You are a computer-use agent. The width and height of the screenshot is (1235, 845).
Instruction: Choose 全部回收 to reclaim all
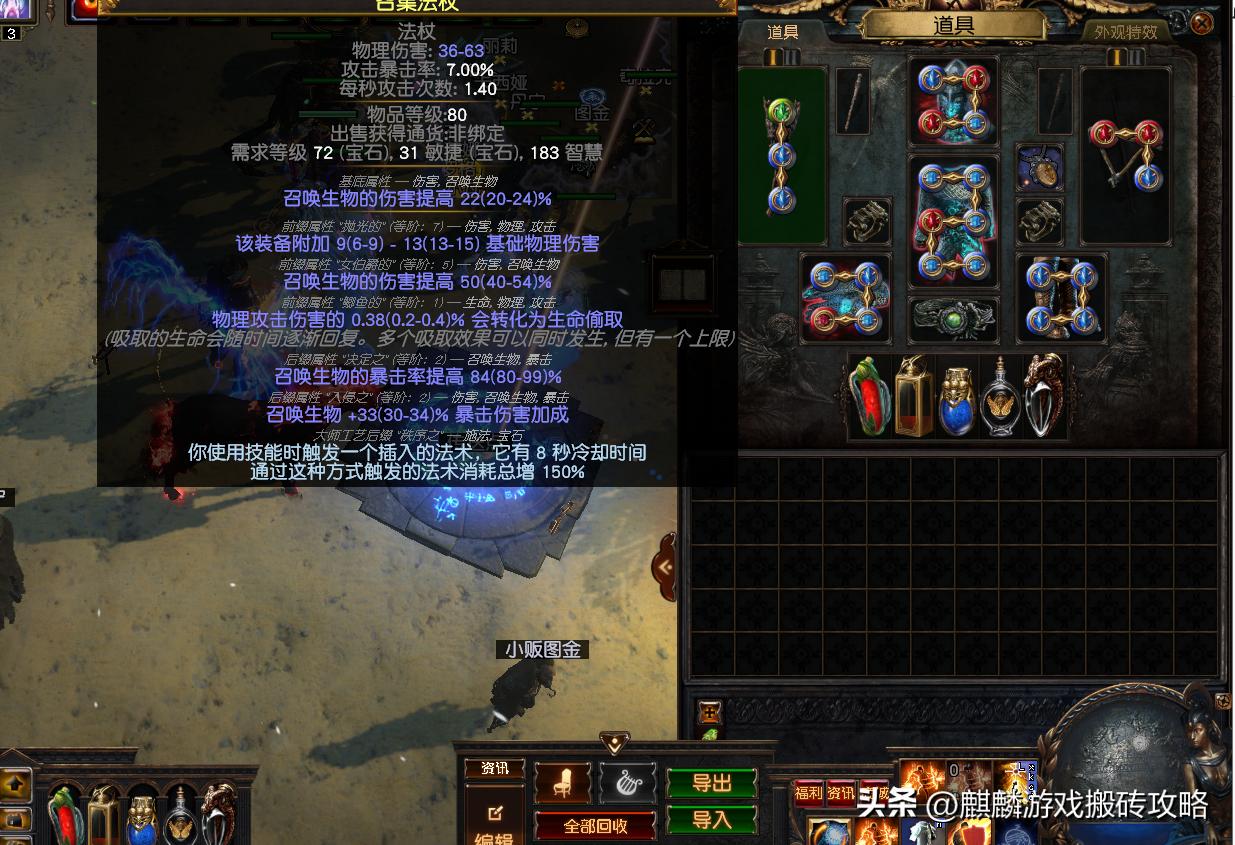(x=596, y=825)
